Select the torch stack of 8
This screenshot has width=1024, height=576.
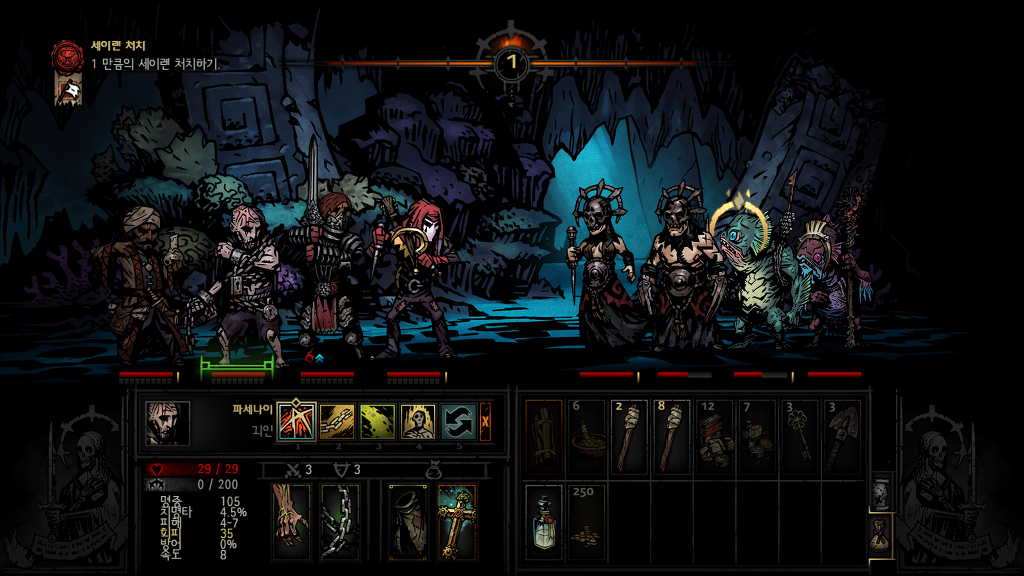[x=671, y=436]
